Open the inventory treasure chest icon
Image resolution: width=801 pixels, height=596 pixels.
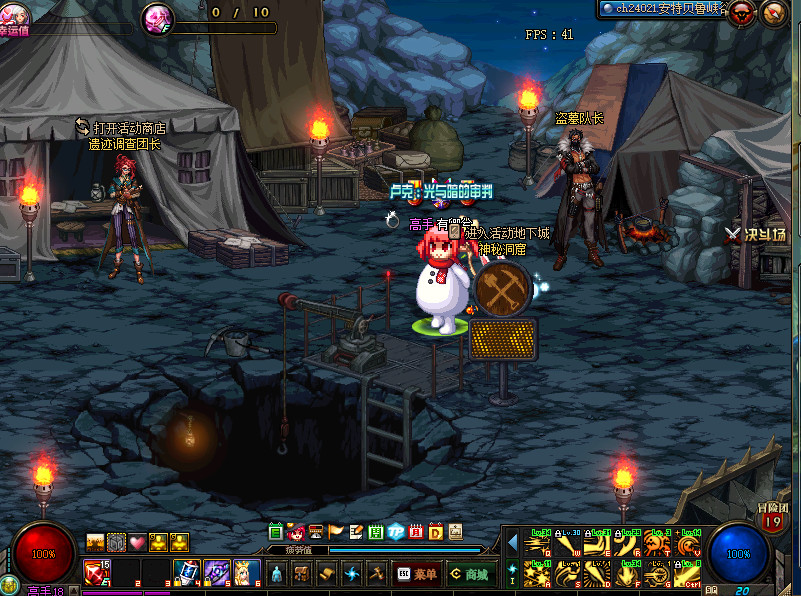pyautogui.click(x=300, y=574)
